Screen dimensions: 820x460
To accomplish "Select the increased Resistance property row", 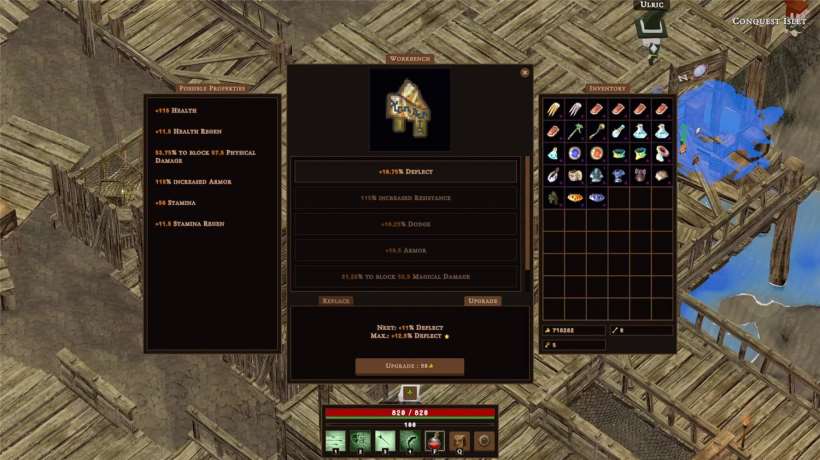I will pos(406,198).
